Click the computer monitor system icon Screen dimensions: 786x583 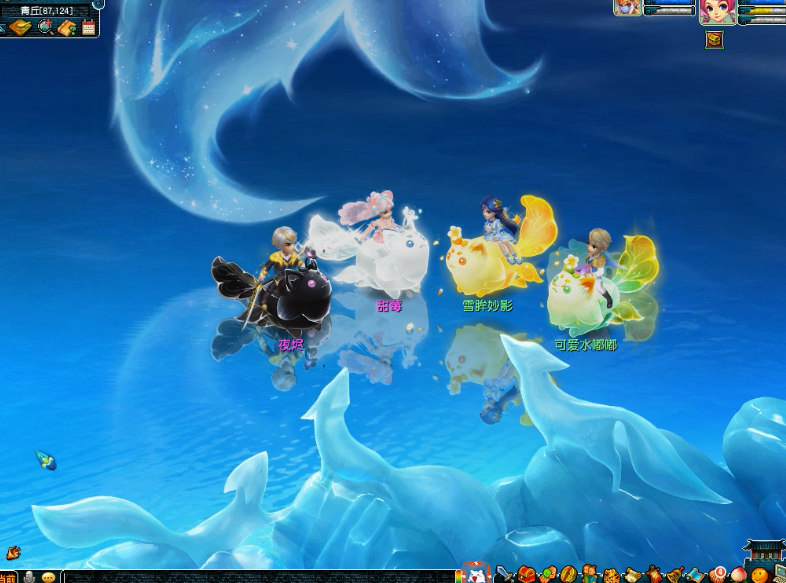tap(779, 575)
